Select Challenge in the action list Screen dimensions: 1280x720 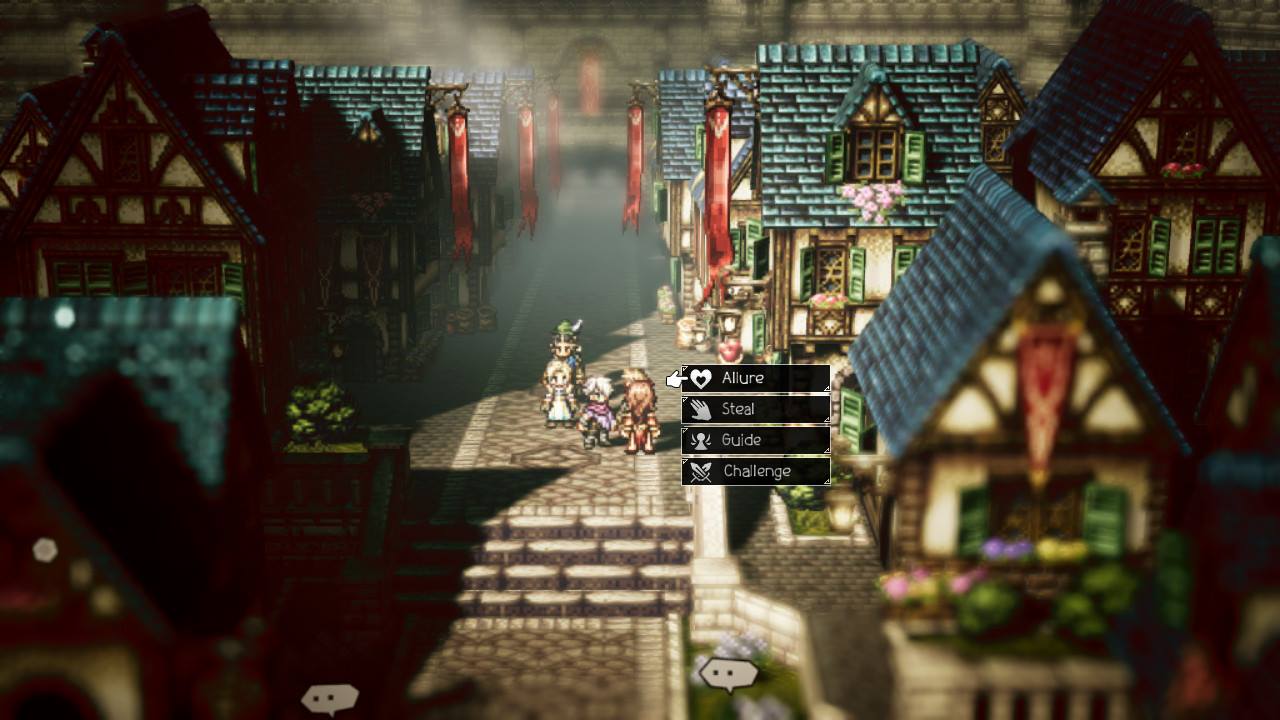point(755,471)
